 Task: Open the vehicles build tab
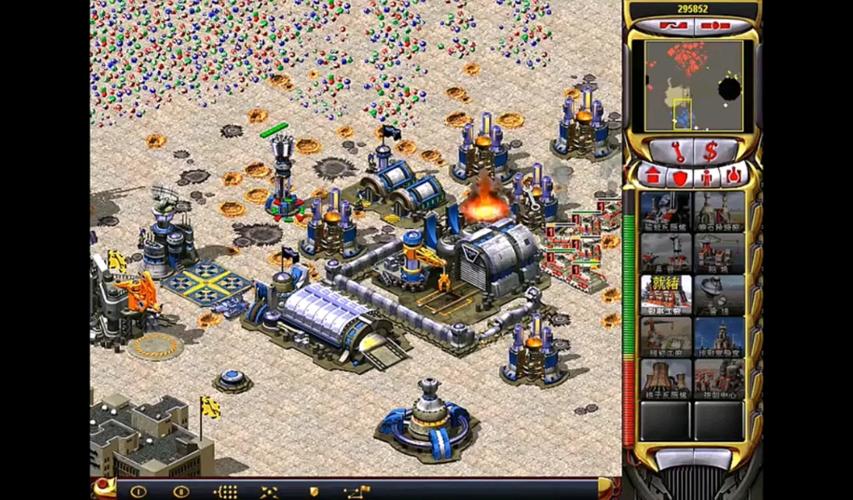[x=733, y=177]
